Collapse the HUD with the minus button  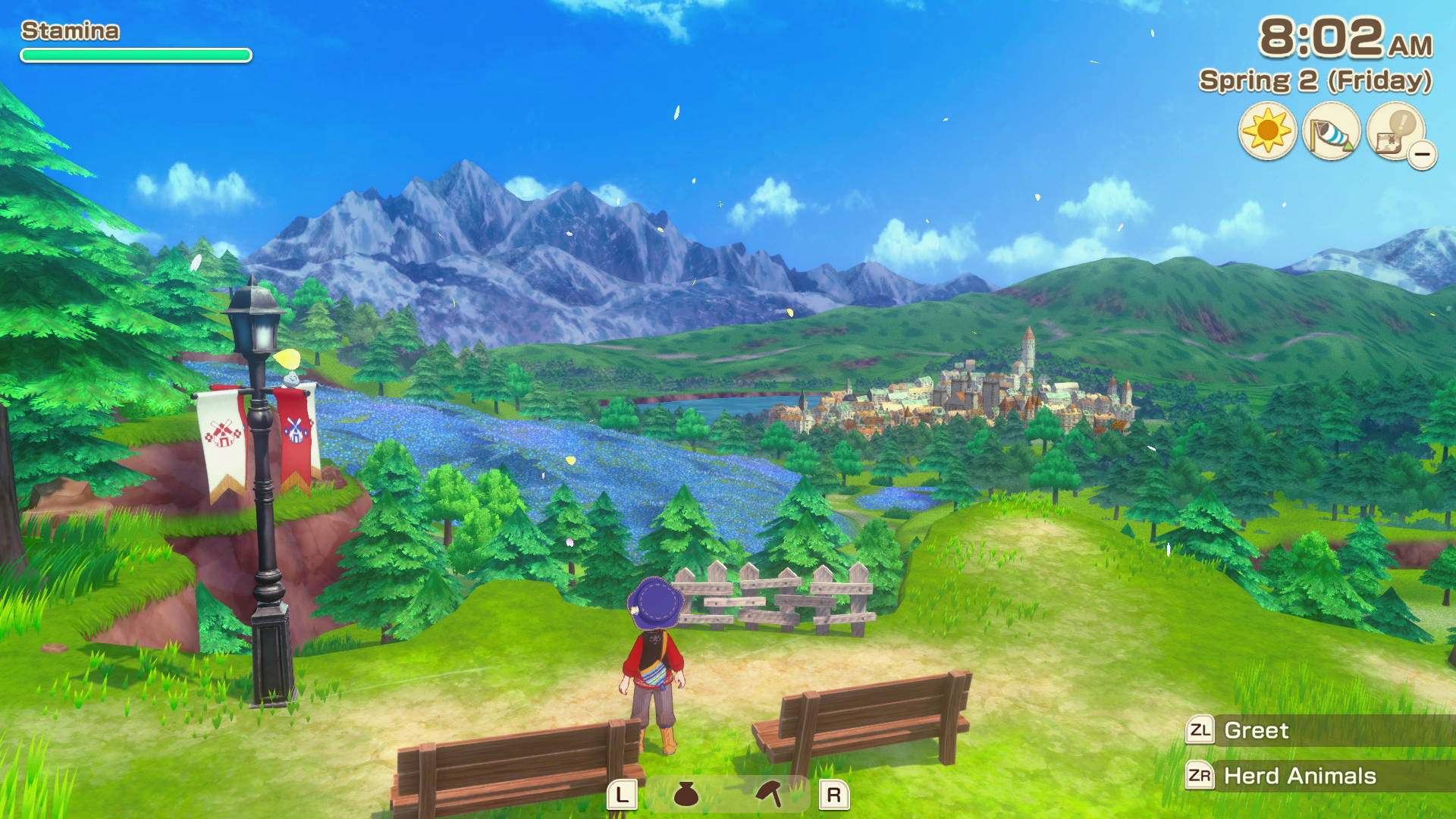[1423, 155]
